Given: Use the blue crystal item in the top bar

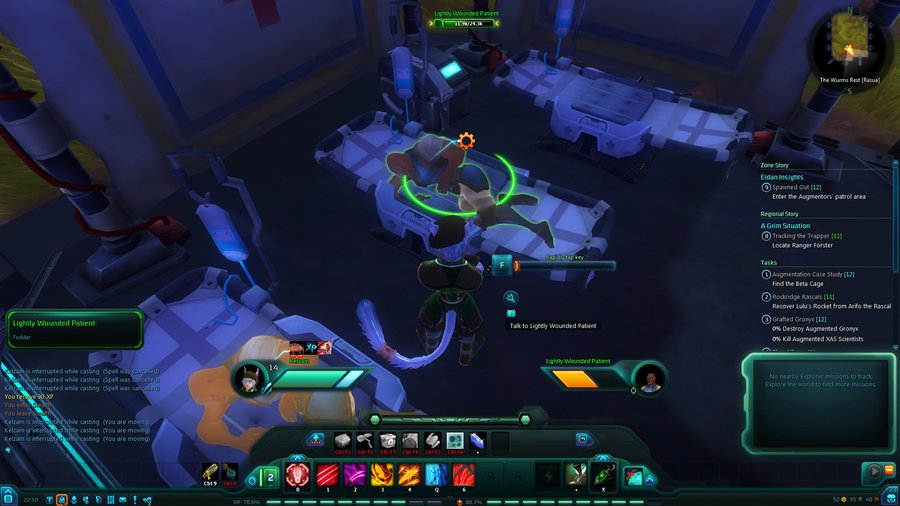Looking at the screenshot, I should click(478, 439).
